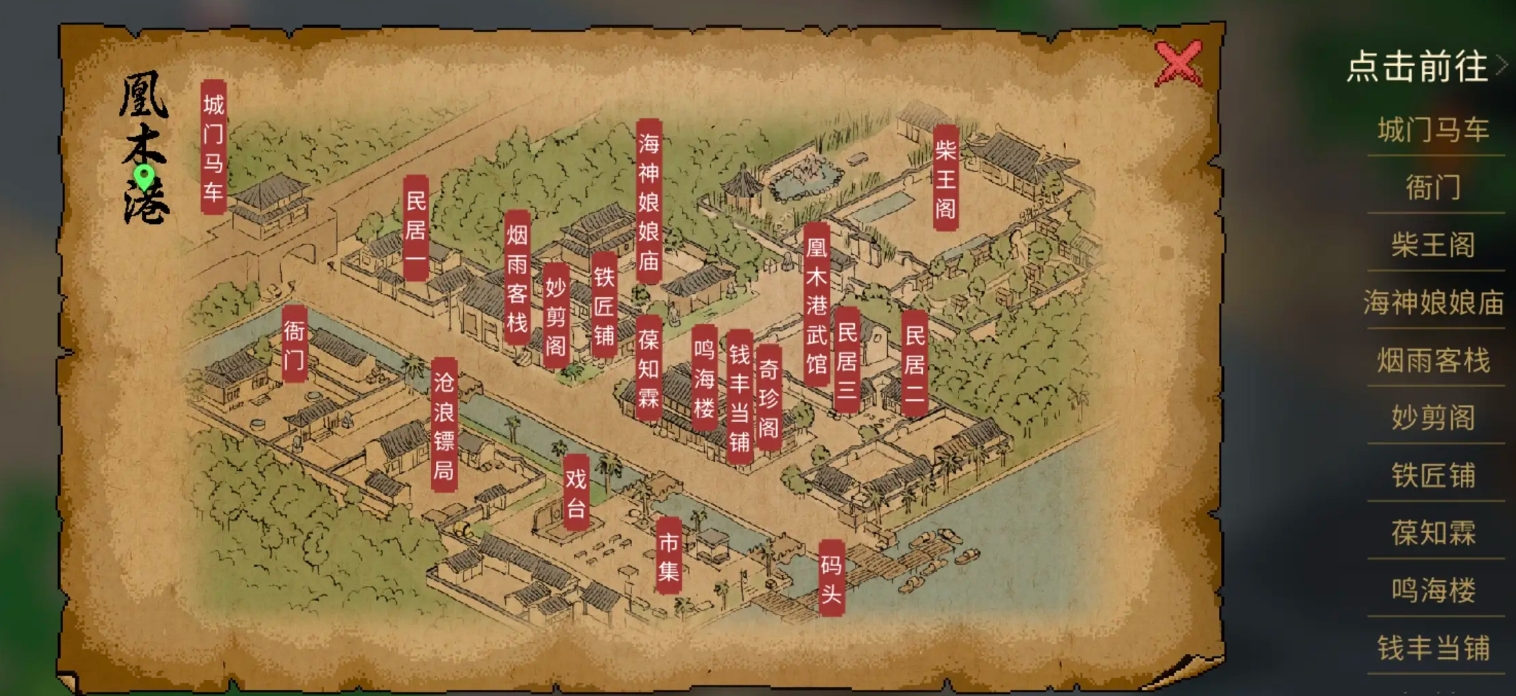The image size is (1516, 696).
Task: Pick 海神娘娘庙 in the side list
Action: click(x=1434, y=303)
